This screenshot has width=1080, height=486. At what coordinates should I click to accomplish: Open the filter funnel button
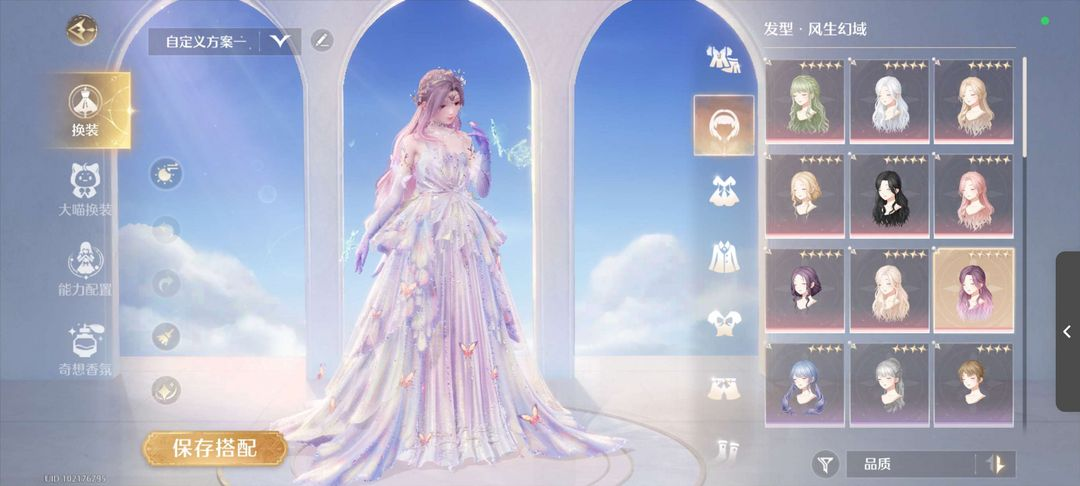tap(825, 463)
